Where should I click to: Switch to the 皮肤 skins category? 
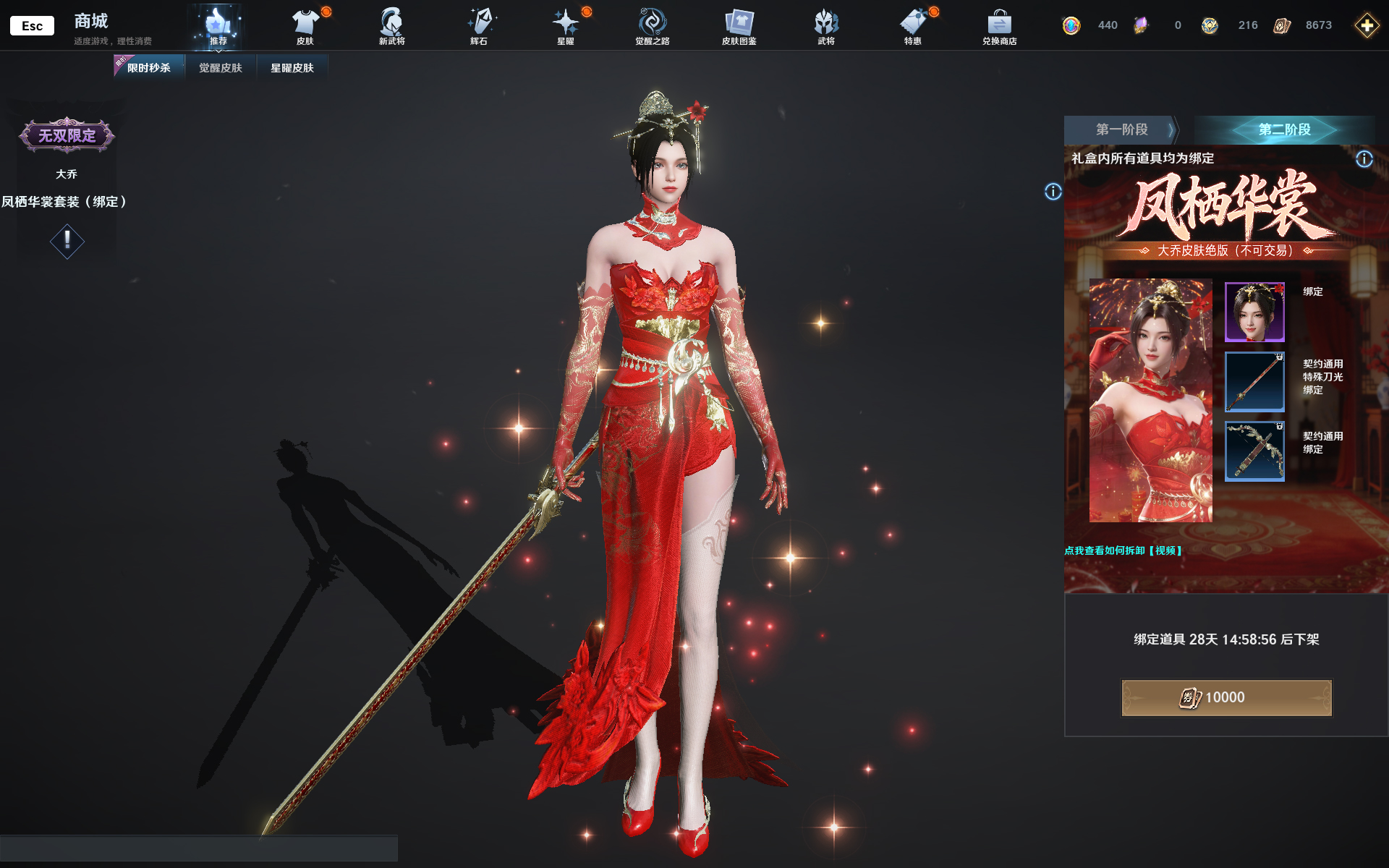[305, 27]
